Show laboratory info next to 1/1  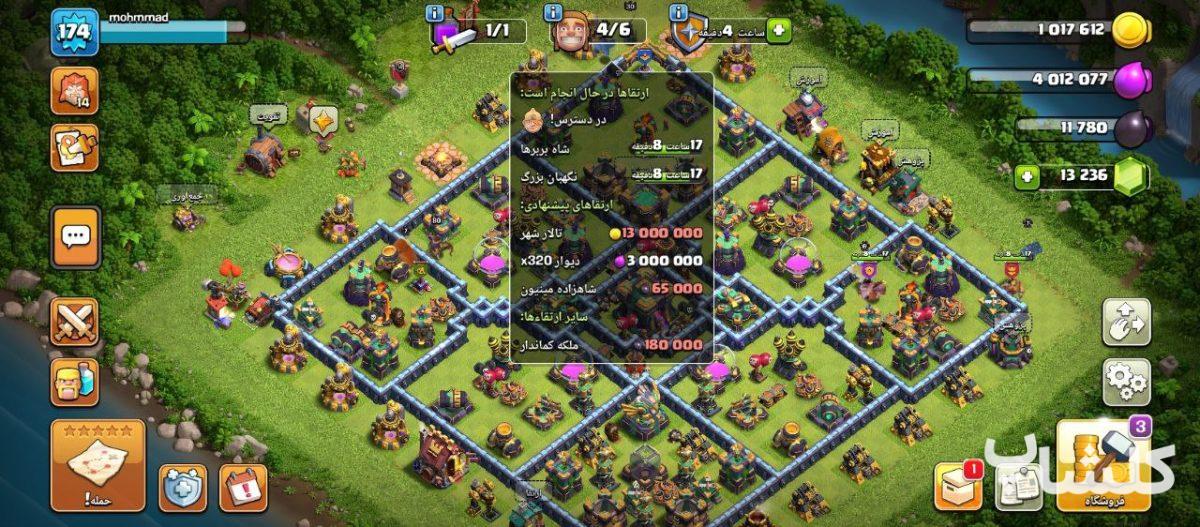coord(435,14)
